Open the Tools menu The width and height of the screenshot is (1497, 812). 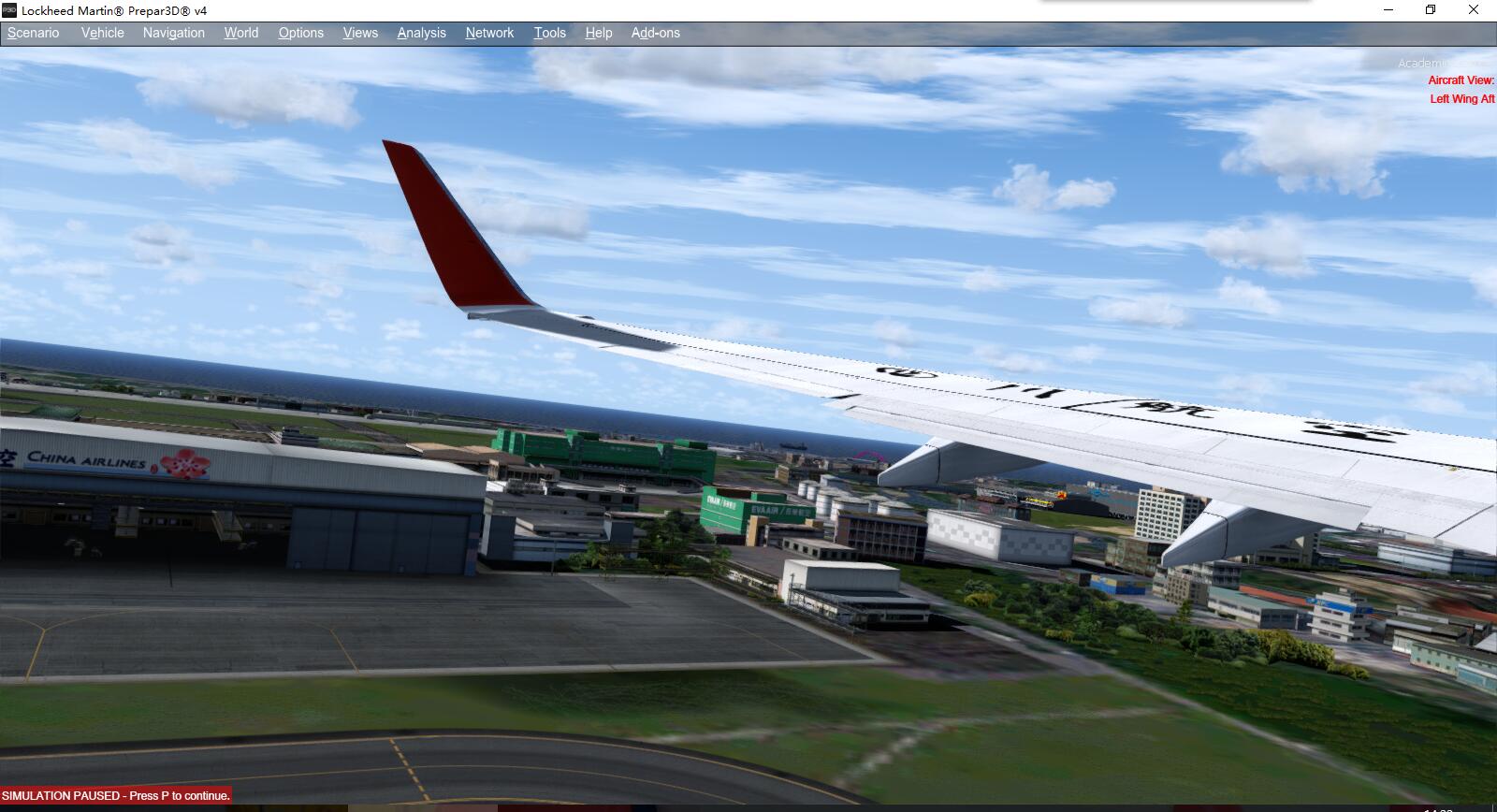click(x=549, y=33)
